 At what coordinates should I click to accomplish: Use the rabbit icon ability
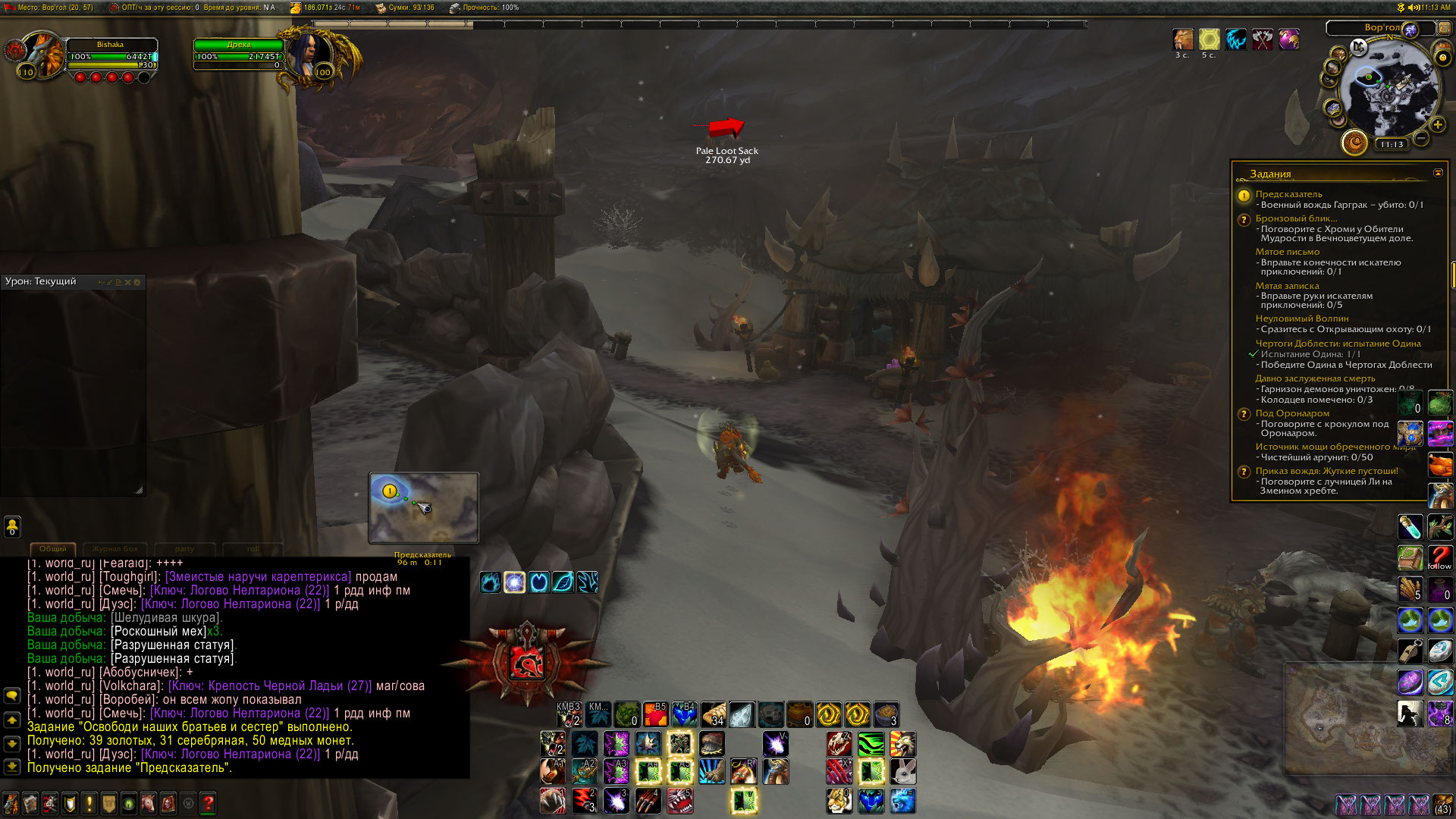pos(902,772)
